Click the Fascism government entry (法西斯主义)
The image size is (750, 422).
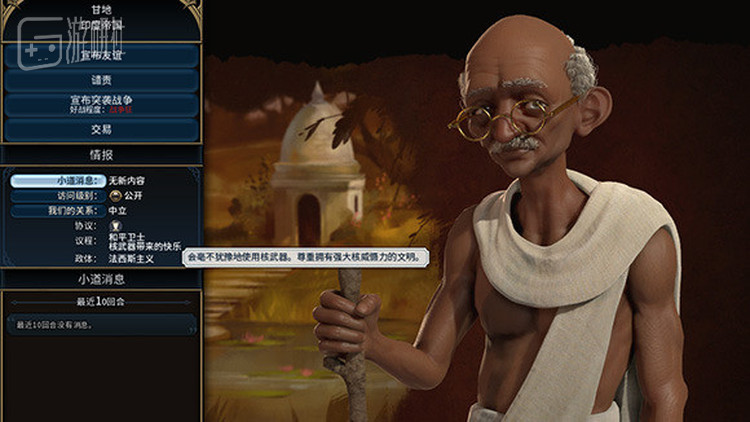pyautogui.click(x=130, y=258)
